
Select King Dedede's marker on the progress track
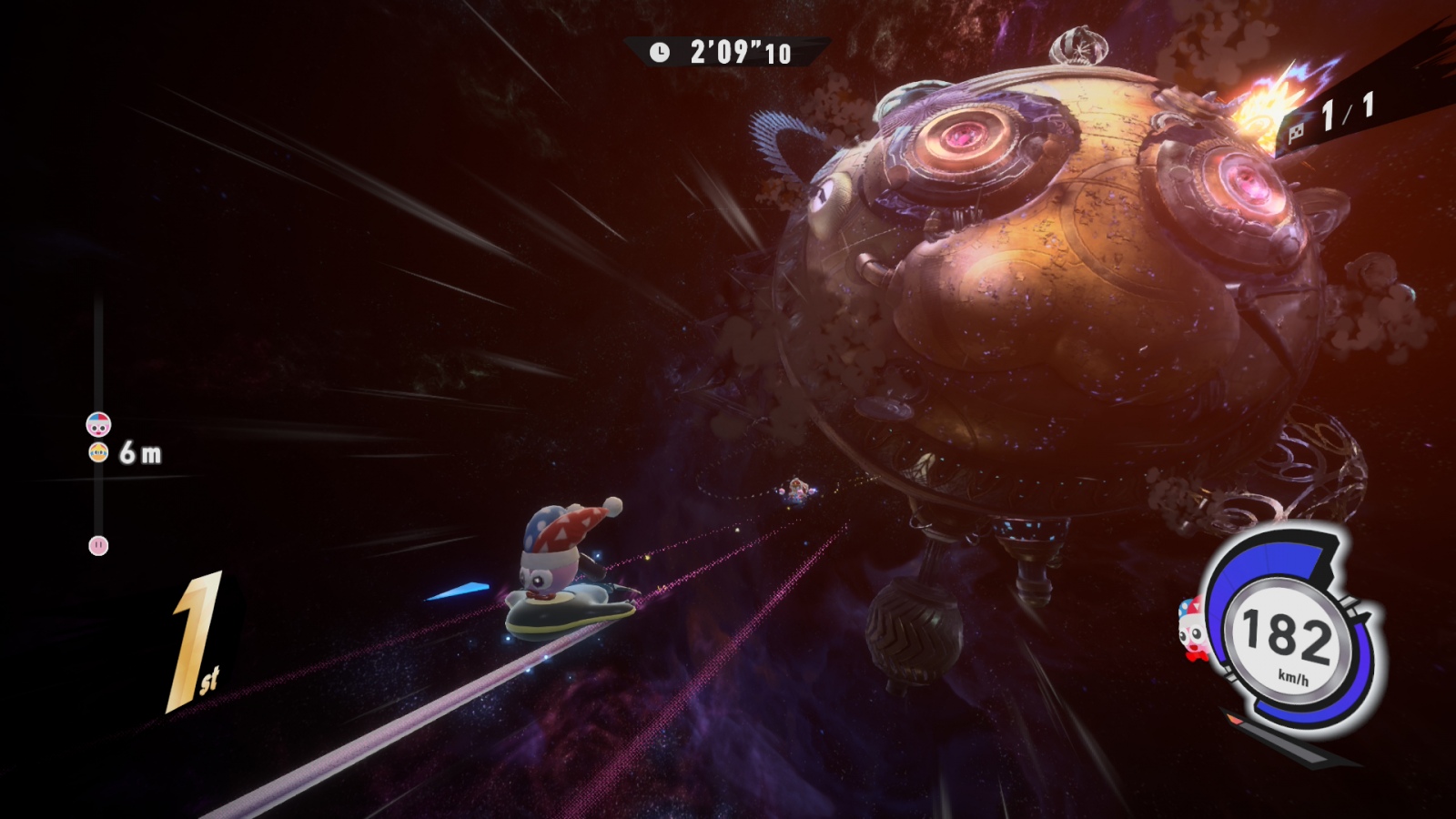click(98, 452)
